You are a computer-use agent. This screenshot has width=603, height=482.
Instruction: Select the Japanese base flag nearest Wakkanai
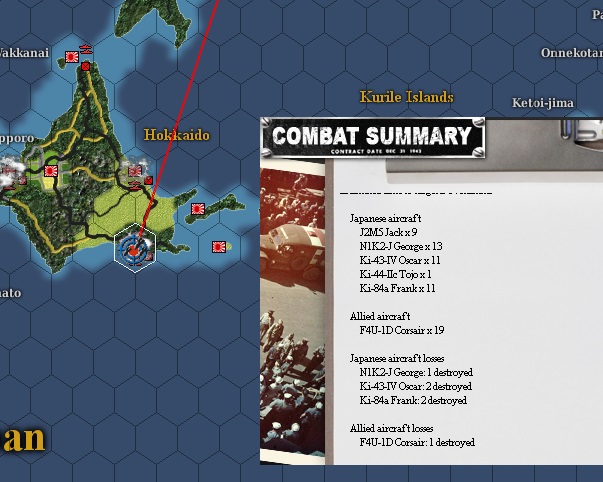click(x=72, y=58)
